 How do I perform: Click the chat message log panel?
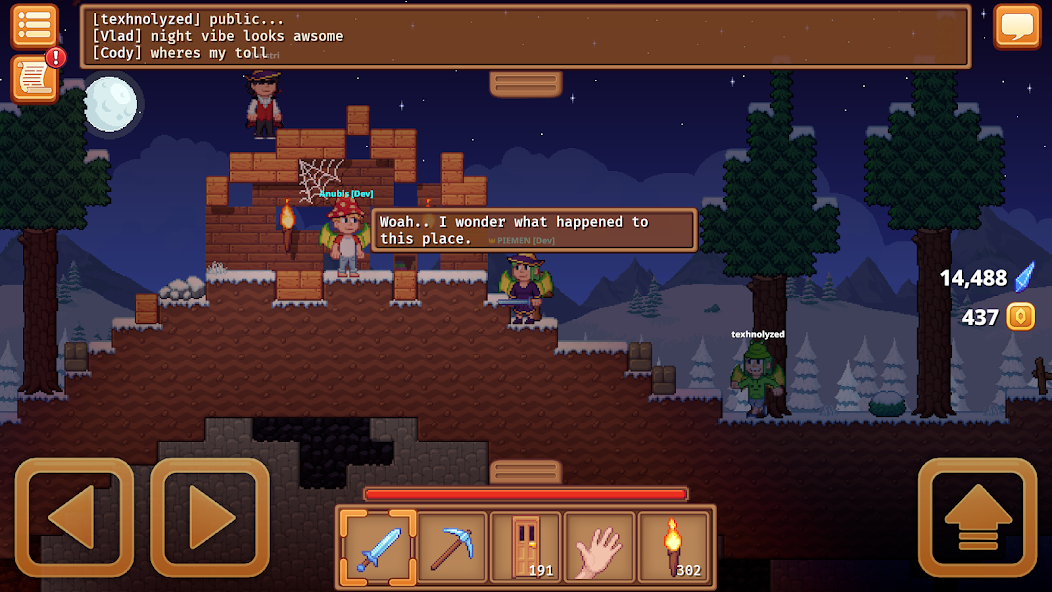[526, 36]
